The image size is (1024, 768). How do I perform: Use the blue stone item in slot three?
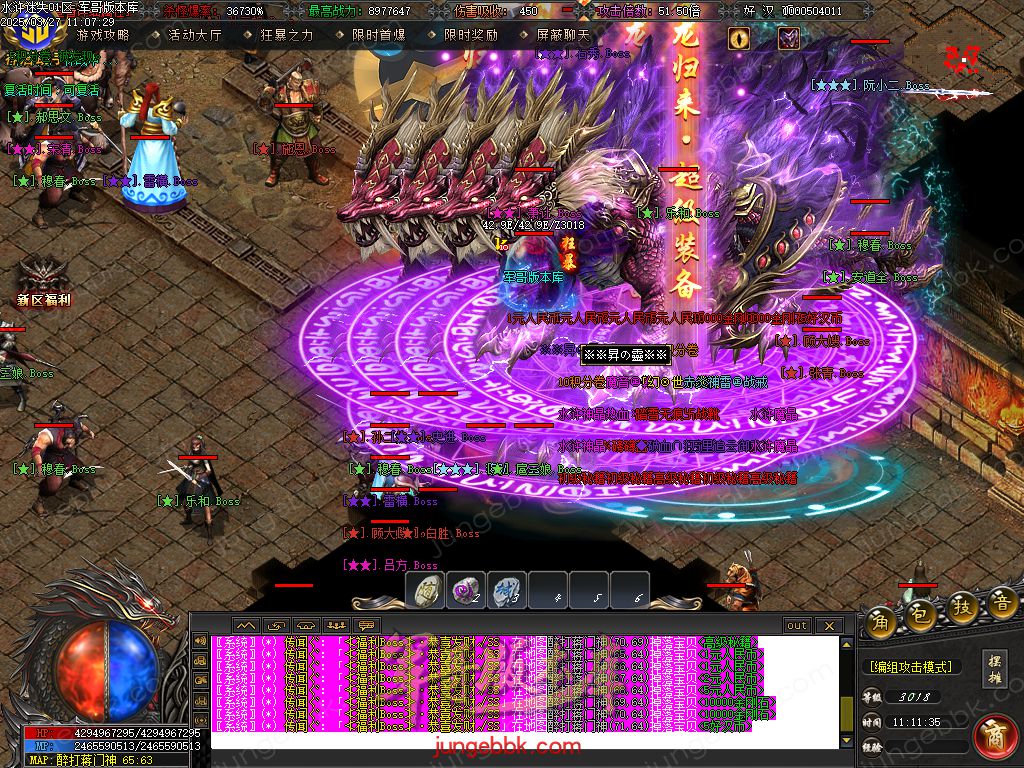tap(506, 589)
